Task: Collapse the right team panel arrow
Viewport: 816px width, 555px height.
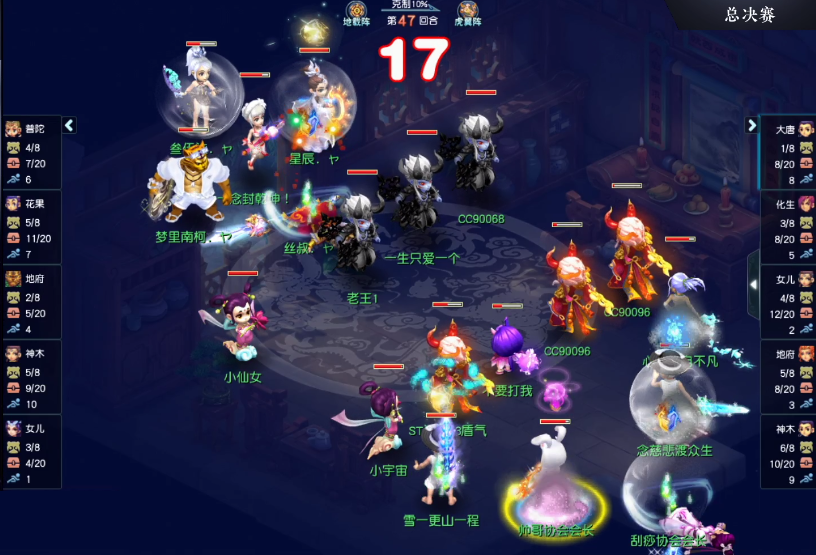Action: pos(752,126)
